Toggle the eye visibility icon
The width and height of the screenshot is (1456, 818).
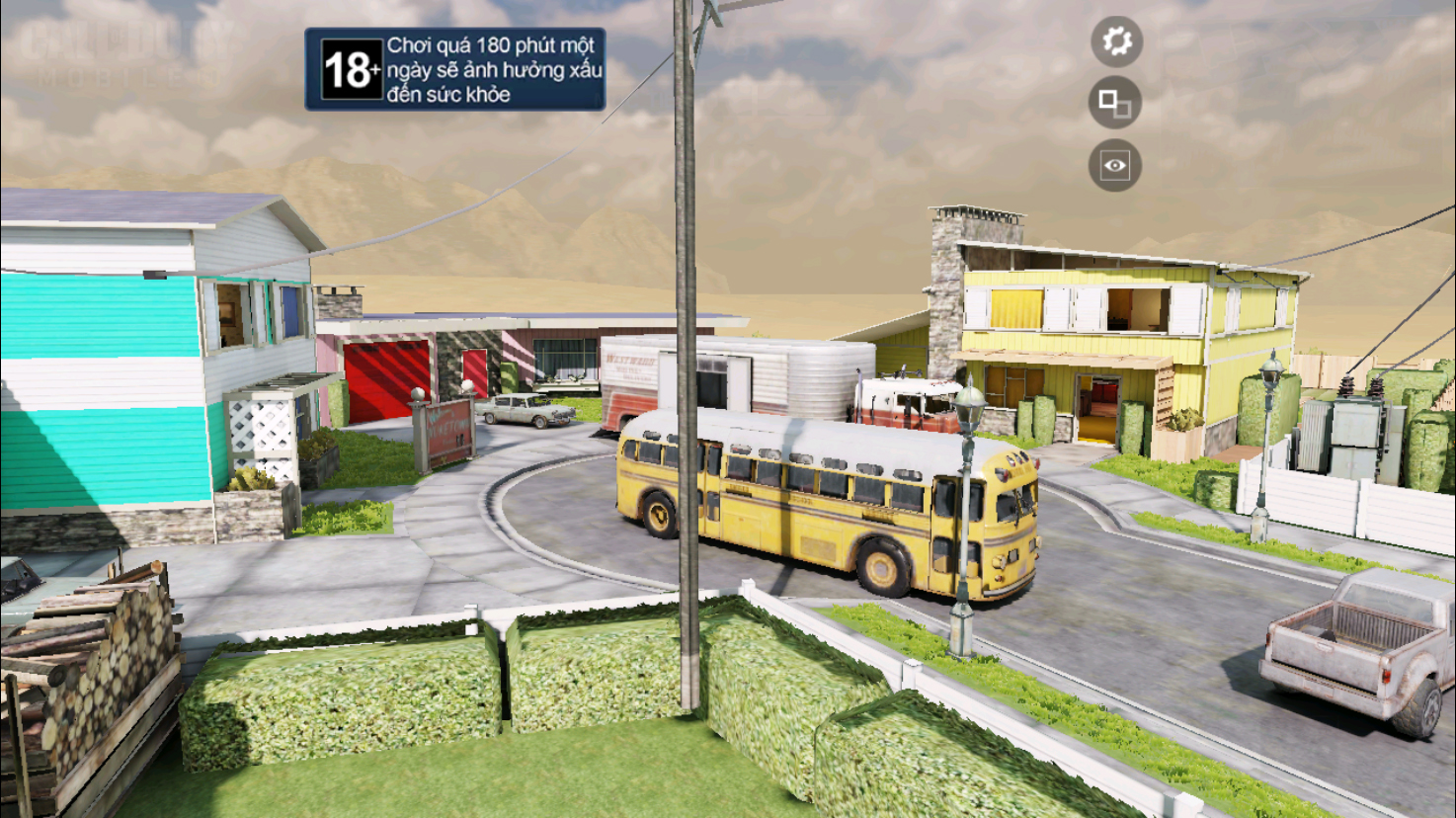[1114, 165]
